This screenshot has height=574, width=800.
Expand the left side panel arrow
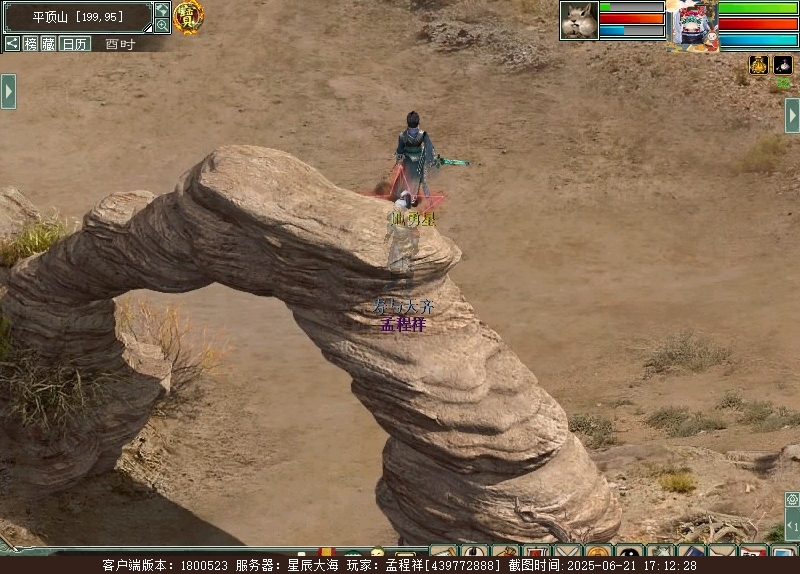(8, 91)
